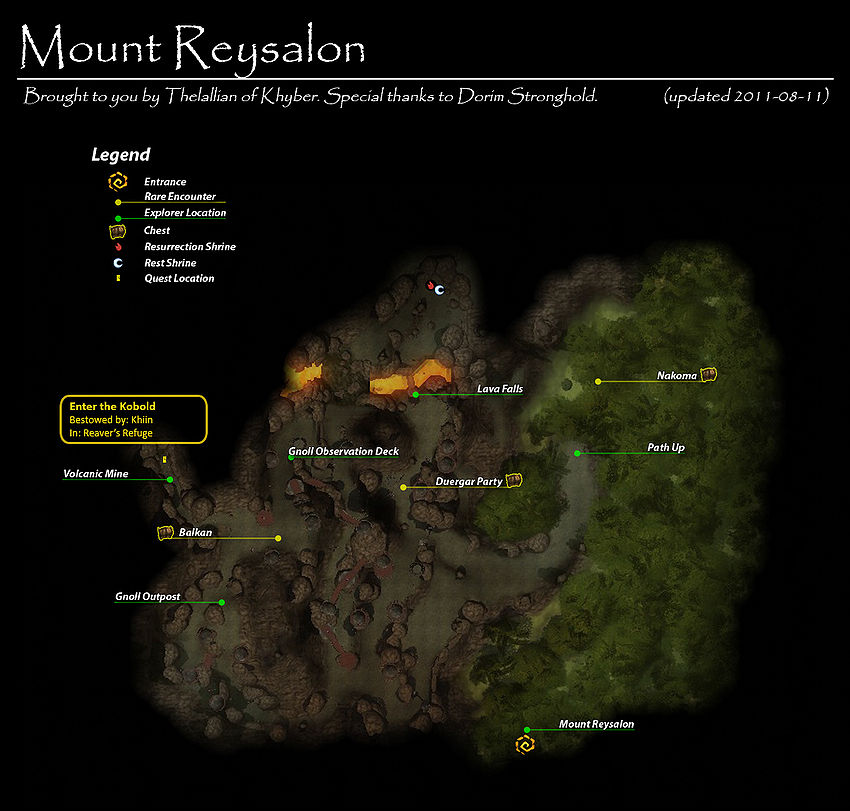This screenshot has height=811, width=850.
Task: Select the Rare Encounter legend entry
Action: [179, 197]
